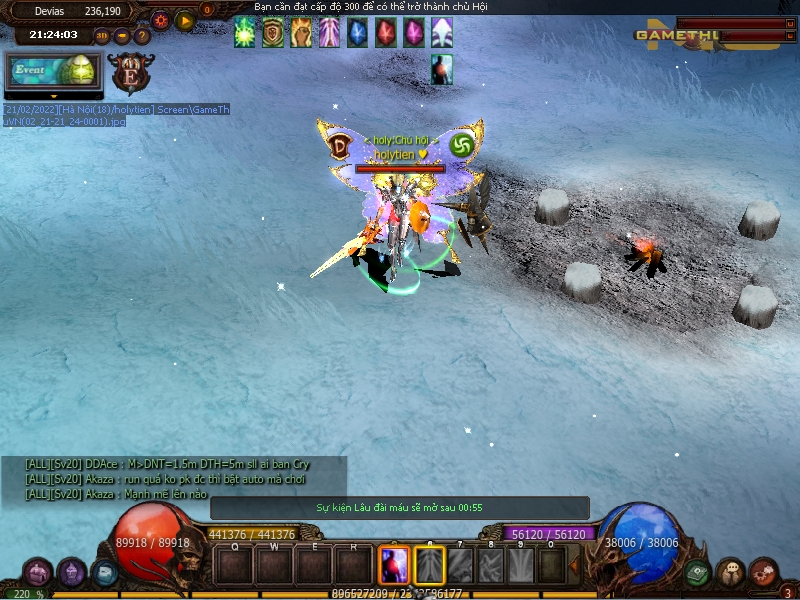This screenshot has height=600, width=800.
Task: Toggle the 3D view button
Action: 102,36
